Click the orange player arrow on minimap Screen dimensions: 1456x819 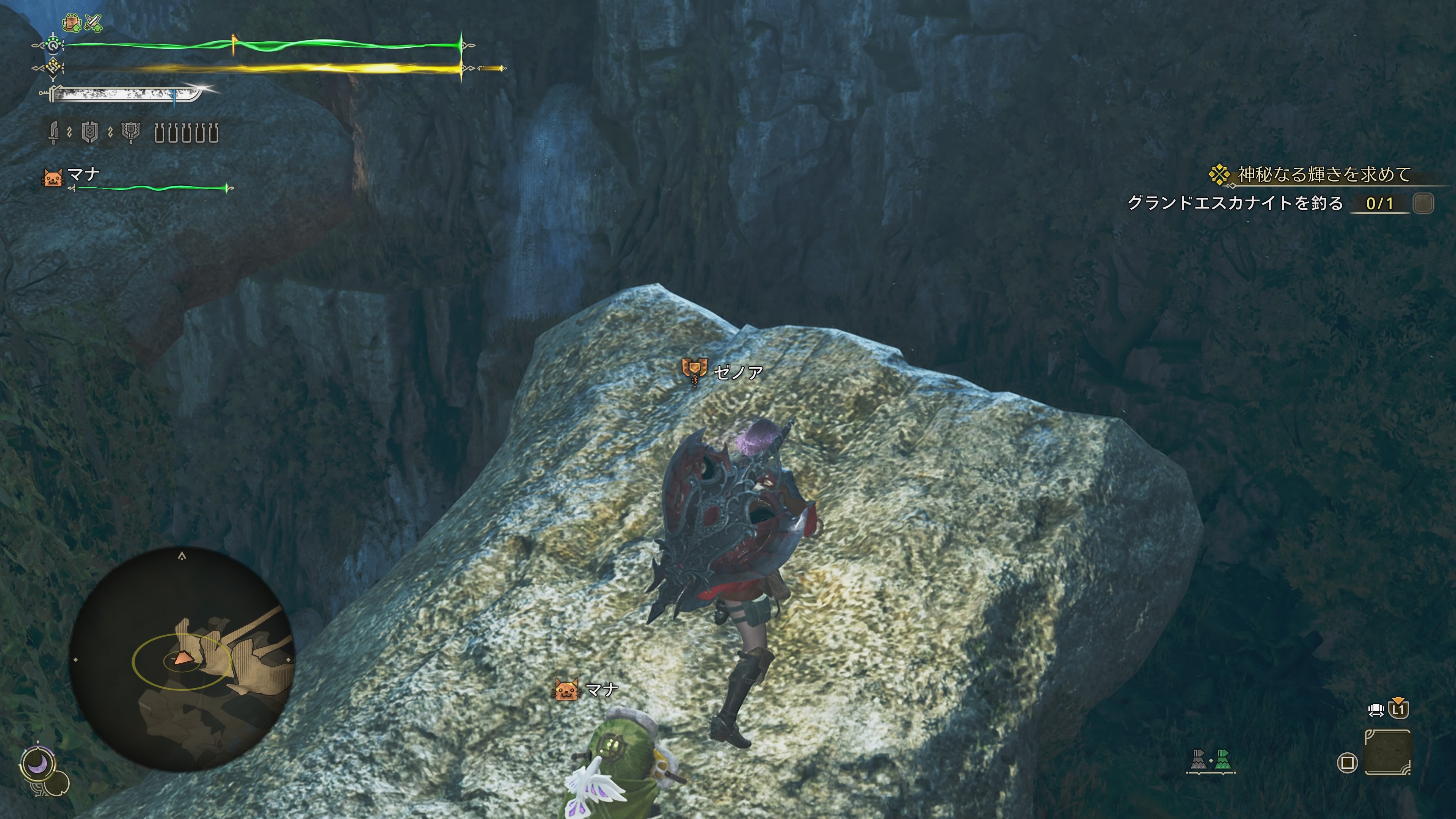click(182, 658)
